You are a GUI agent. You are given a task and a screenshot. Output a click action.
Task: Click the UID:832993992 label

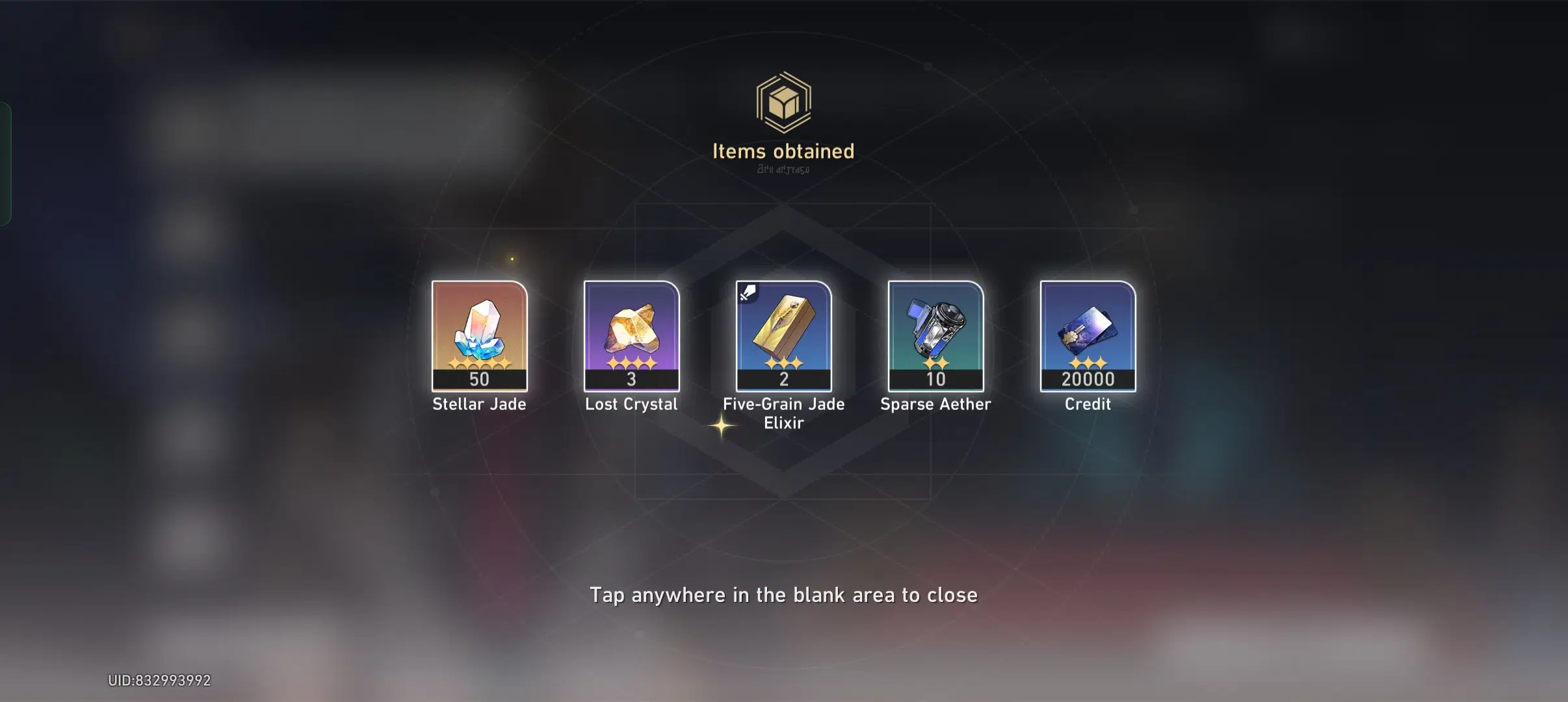click(160, 680)
